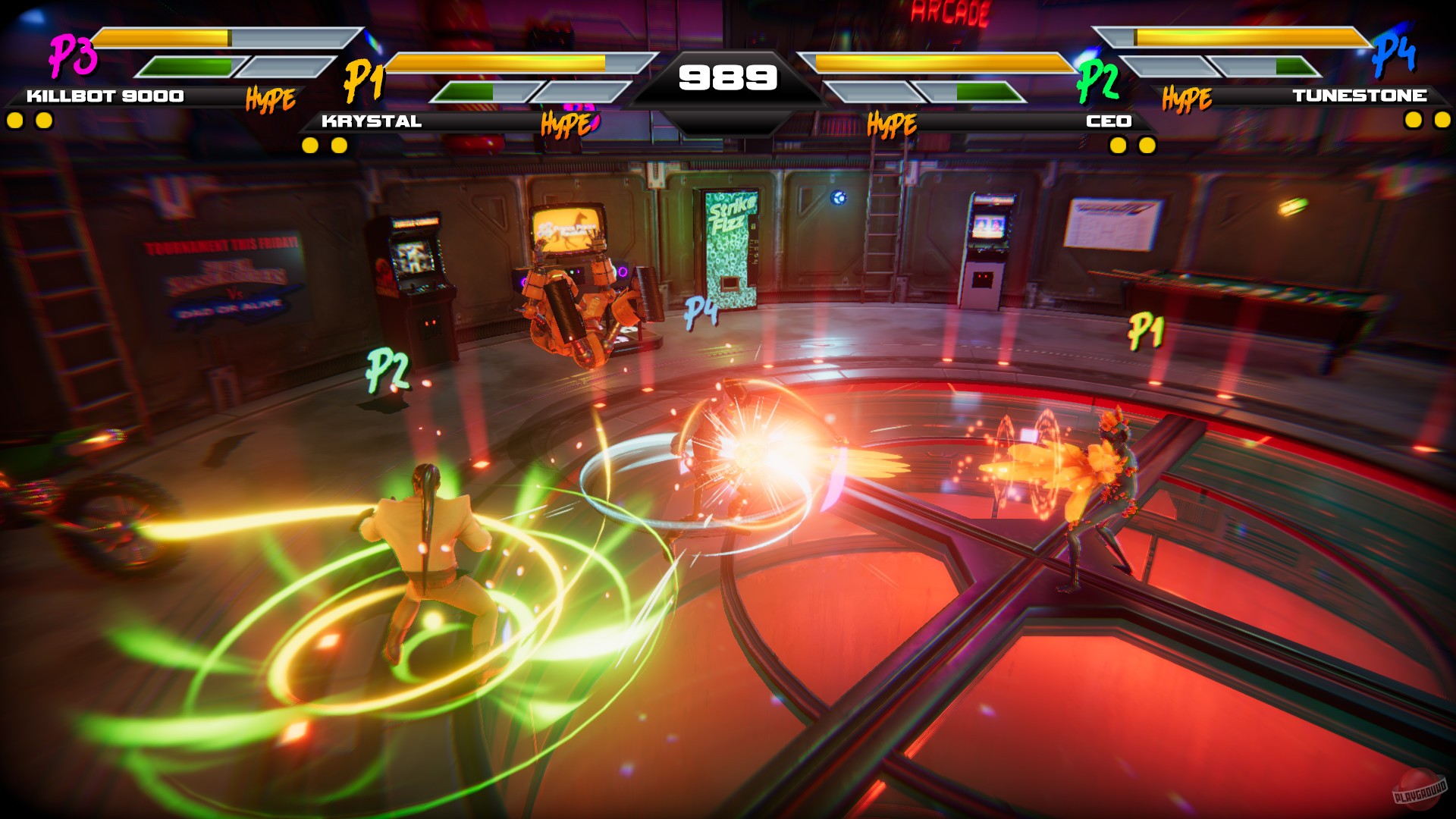Click the HYPE meter icon for TUNESTONE
Viewport: 1456px width, 819px height.
click(x=1188, y=98)
